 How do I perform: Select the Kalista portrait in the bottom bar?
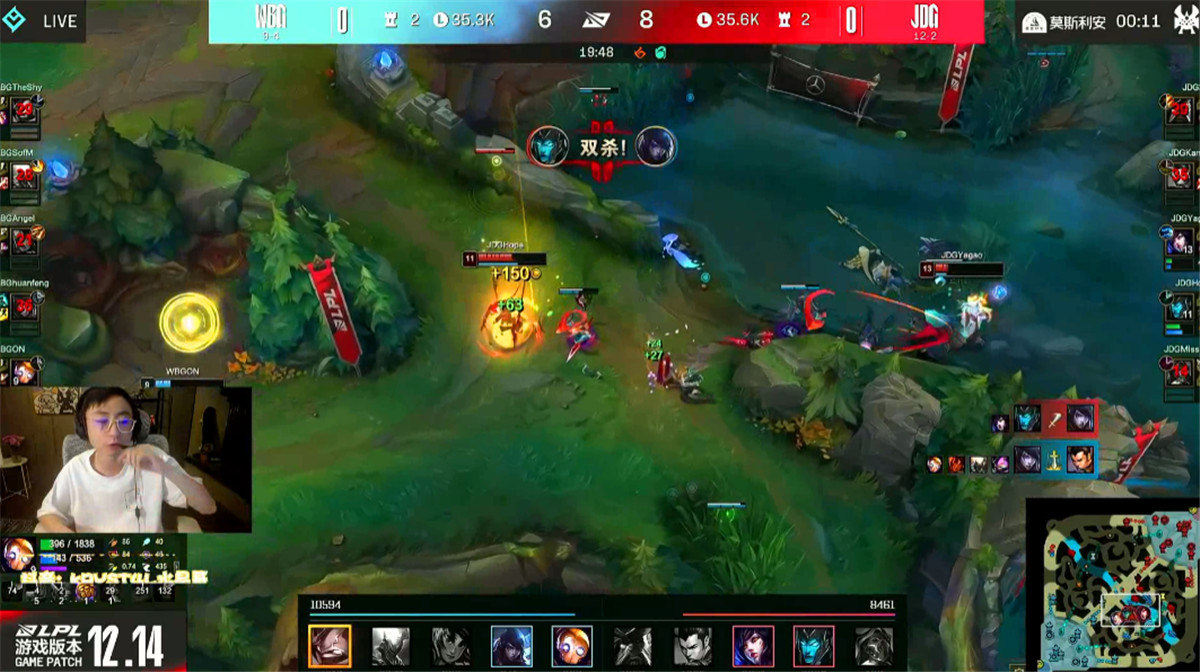813,646
